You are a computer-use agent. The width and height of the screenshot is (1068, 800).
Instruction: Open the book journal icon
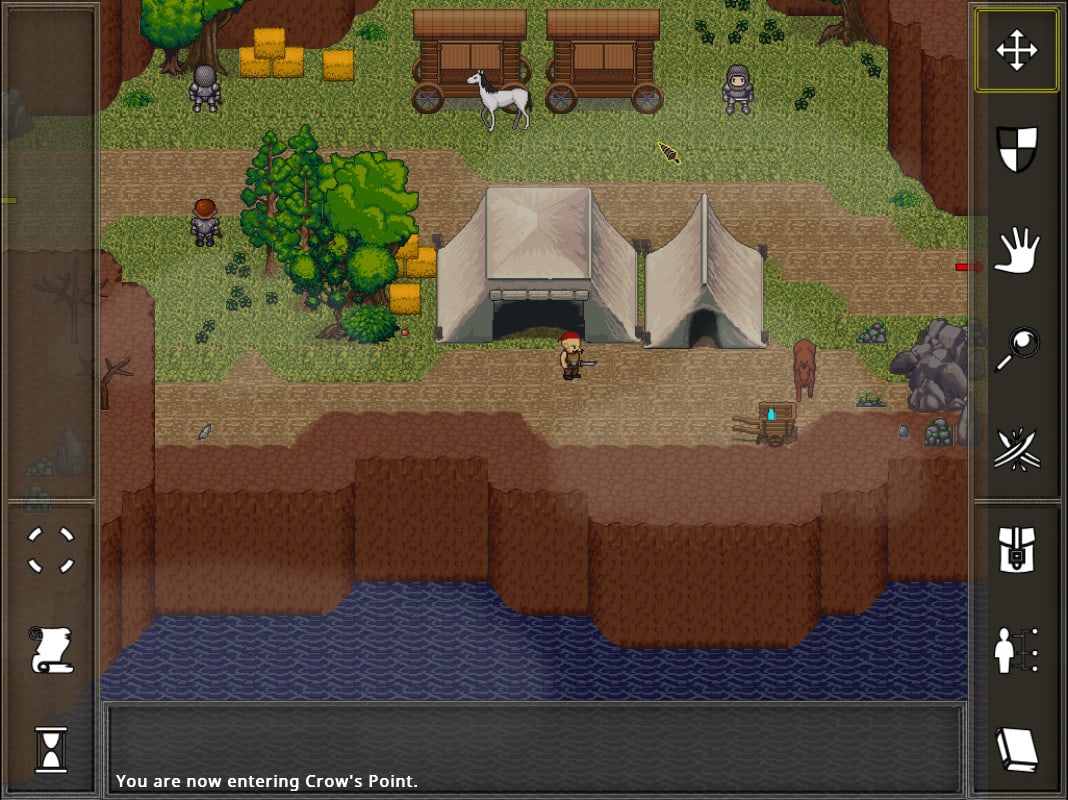tap(1017, 749)
